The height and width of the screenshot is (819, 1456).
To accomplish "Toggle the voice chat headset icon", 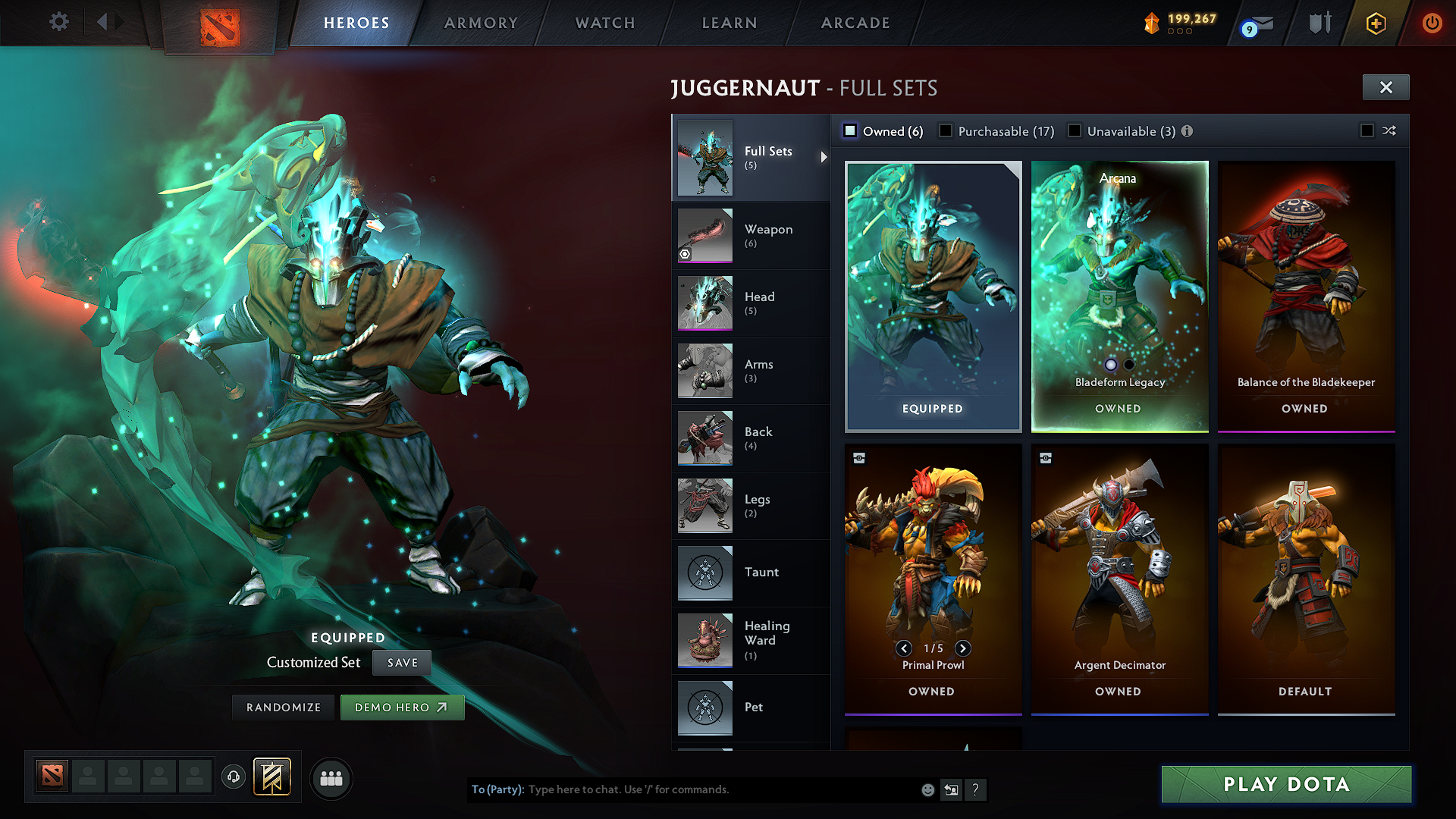I will coord(233,778).
